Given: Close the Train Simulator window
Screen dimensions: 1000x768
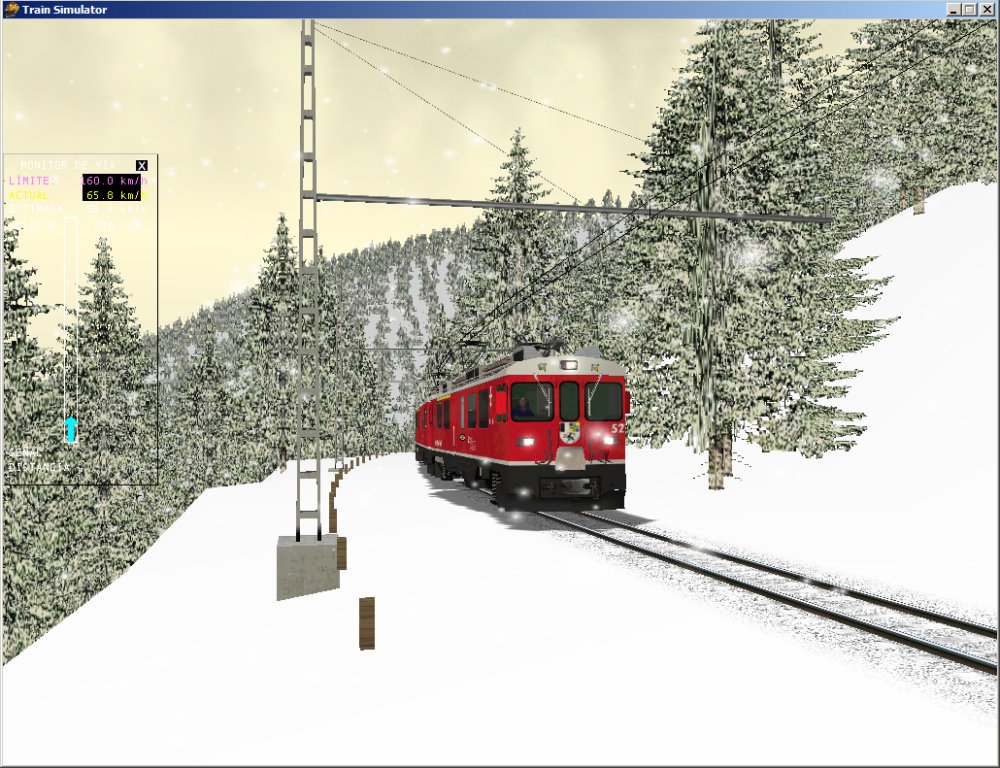Looking at the screenshot, I should coord(985,9).
